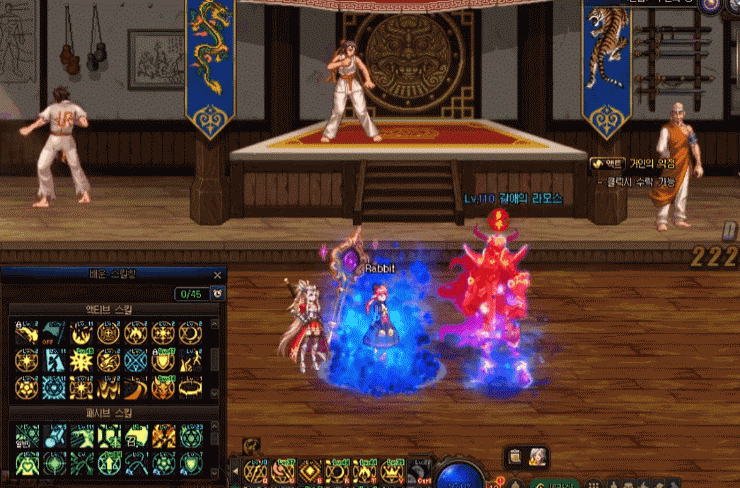Click the left arrow on the skill hotbar
Image resolution: width=740 pixels, height=488 pixels.
234,470
